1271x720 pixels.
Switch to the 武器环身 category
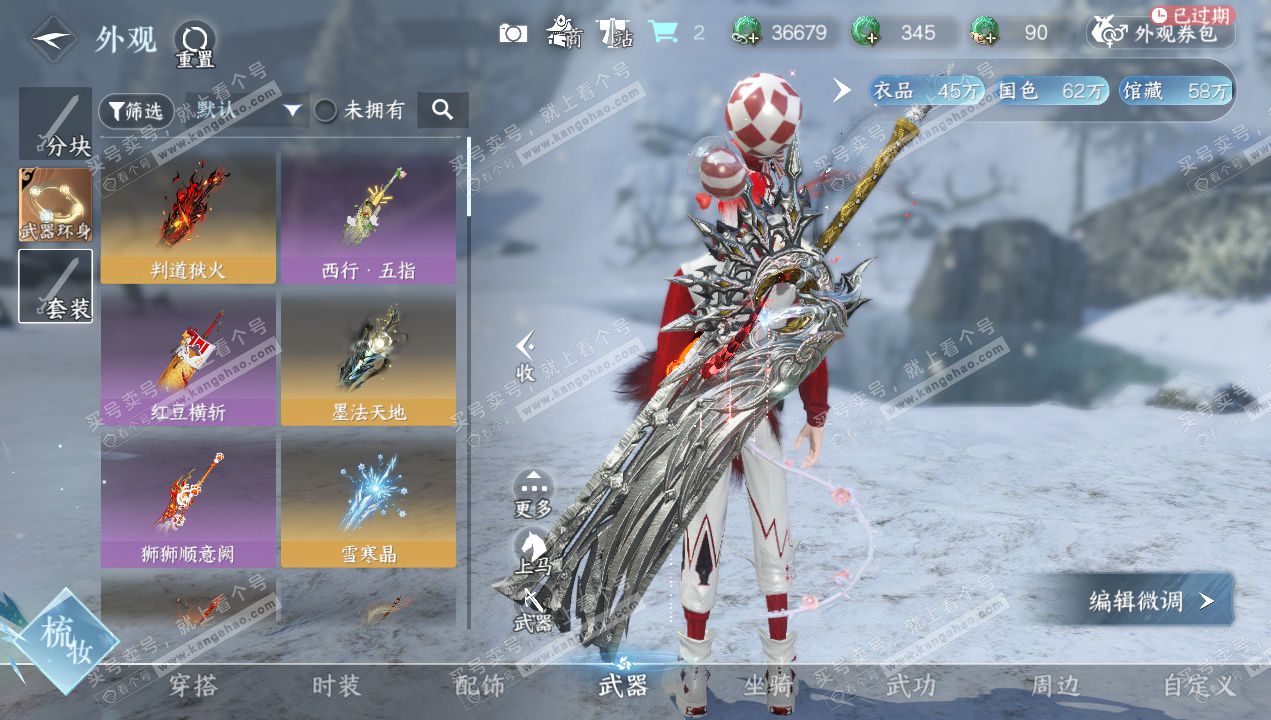point(55,205)
